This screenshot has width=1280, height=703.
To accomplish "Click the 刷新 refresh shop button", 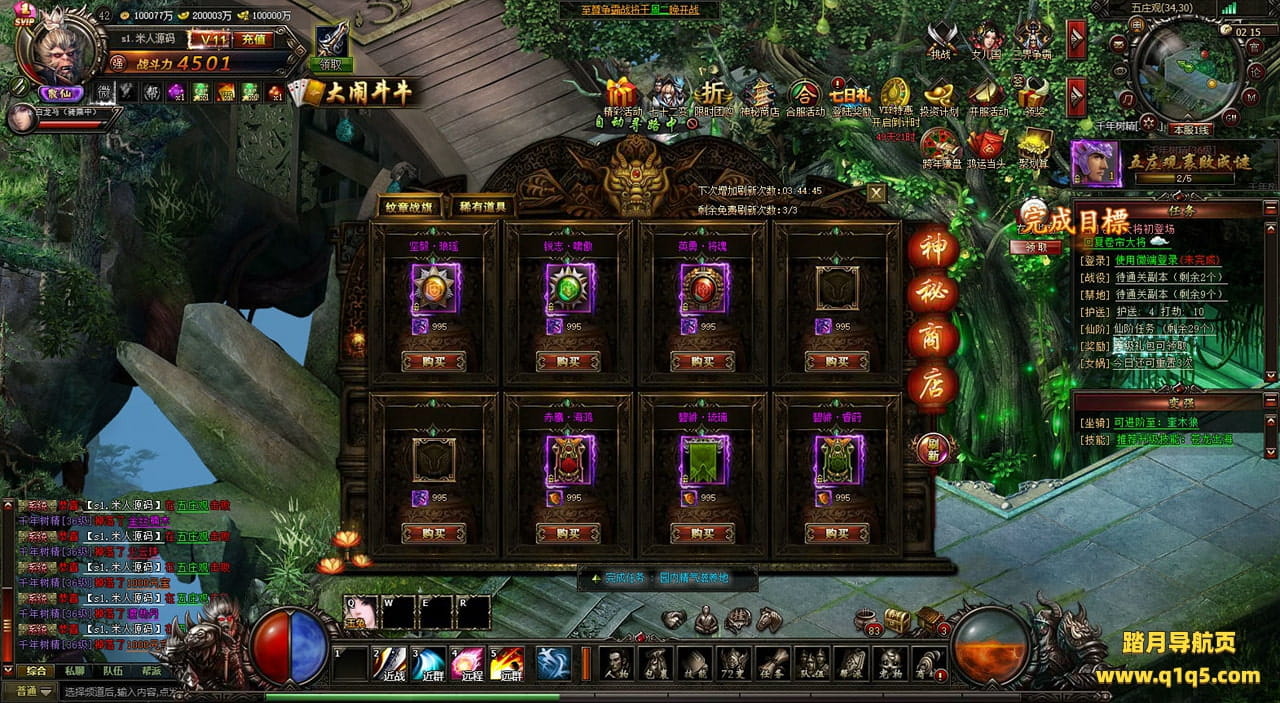I will coord(932,449).
